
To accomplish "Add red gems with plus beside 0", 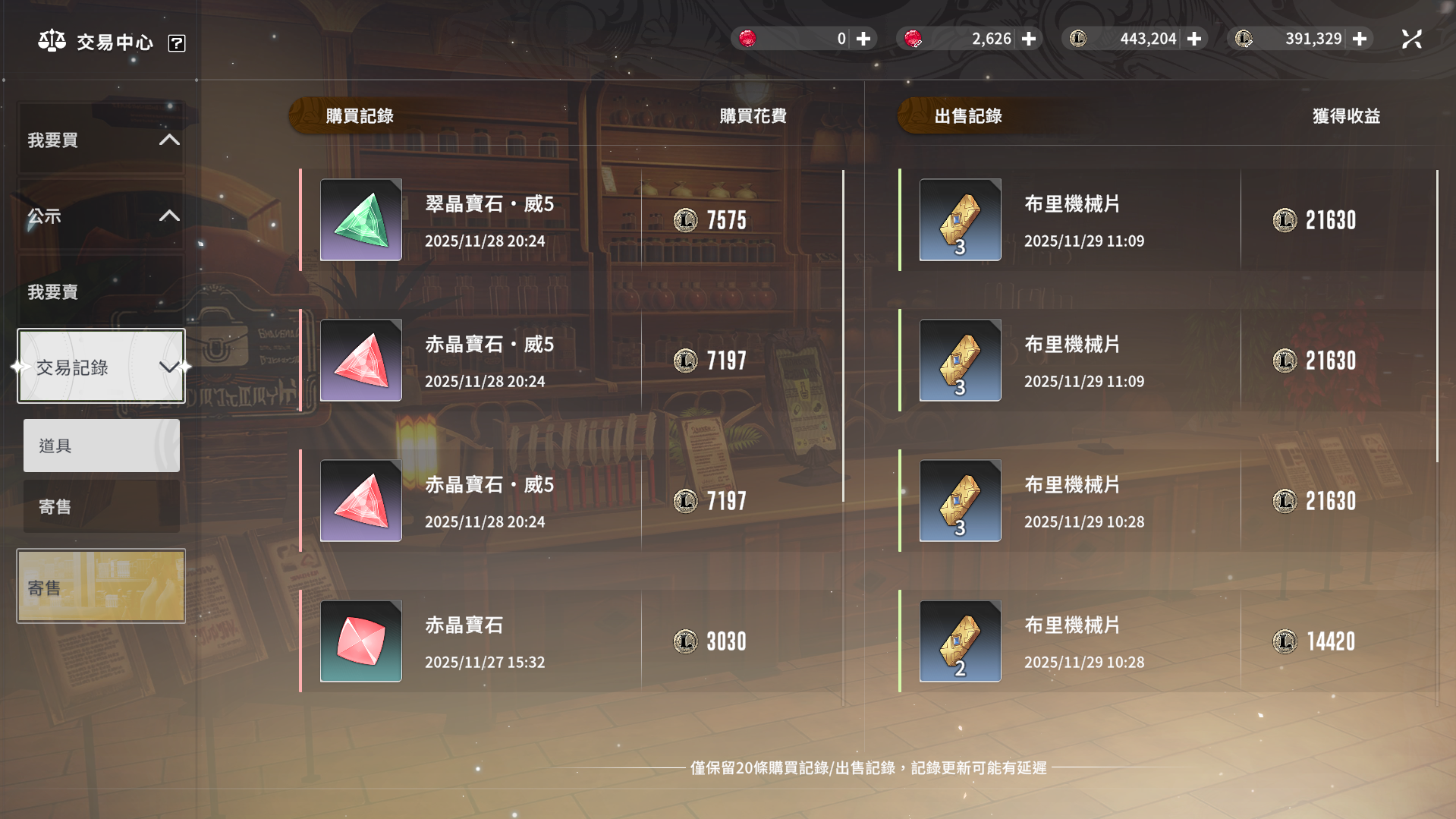I will (863, 39).
